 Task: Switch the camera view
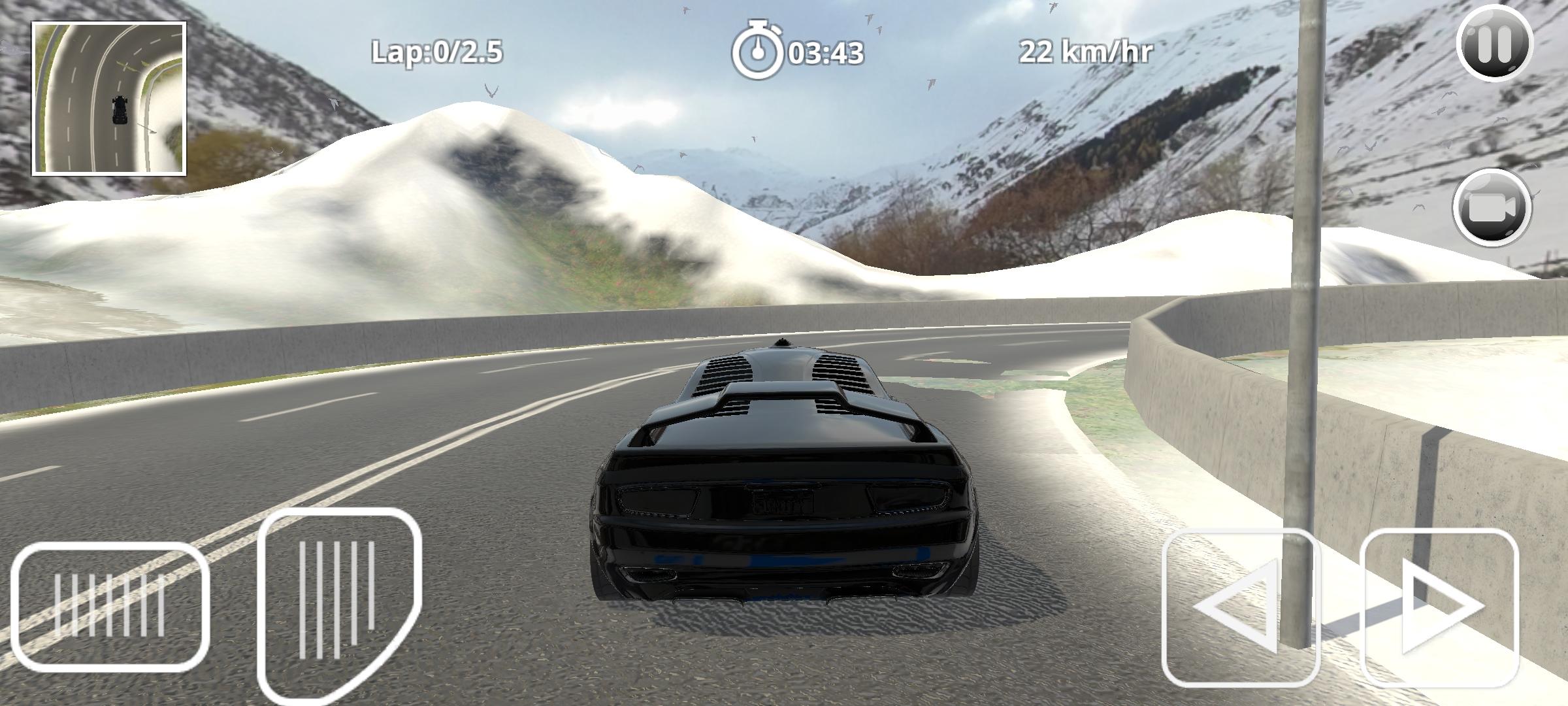1492,209
